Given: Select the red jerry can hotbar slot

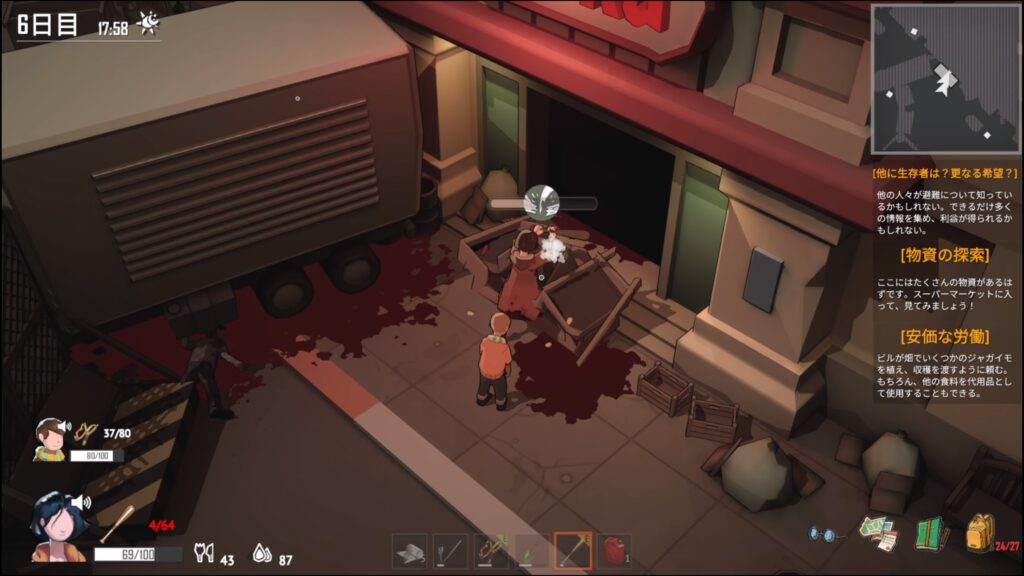Looking at the screenshot, I should [614, 550].
